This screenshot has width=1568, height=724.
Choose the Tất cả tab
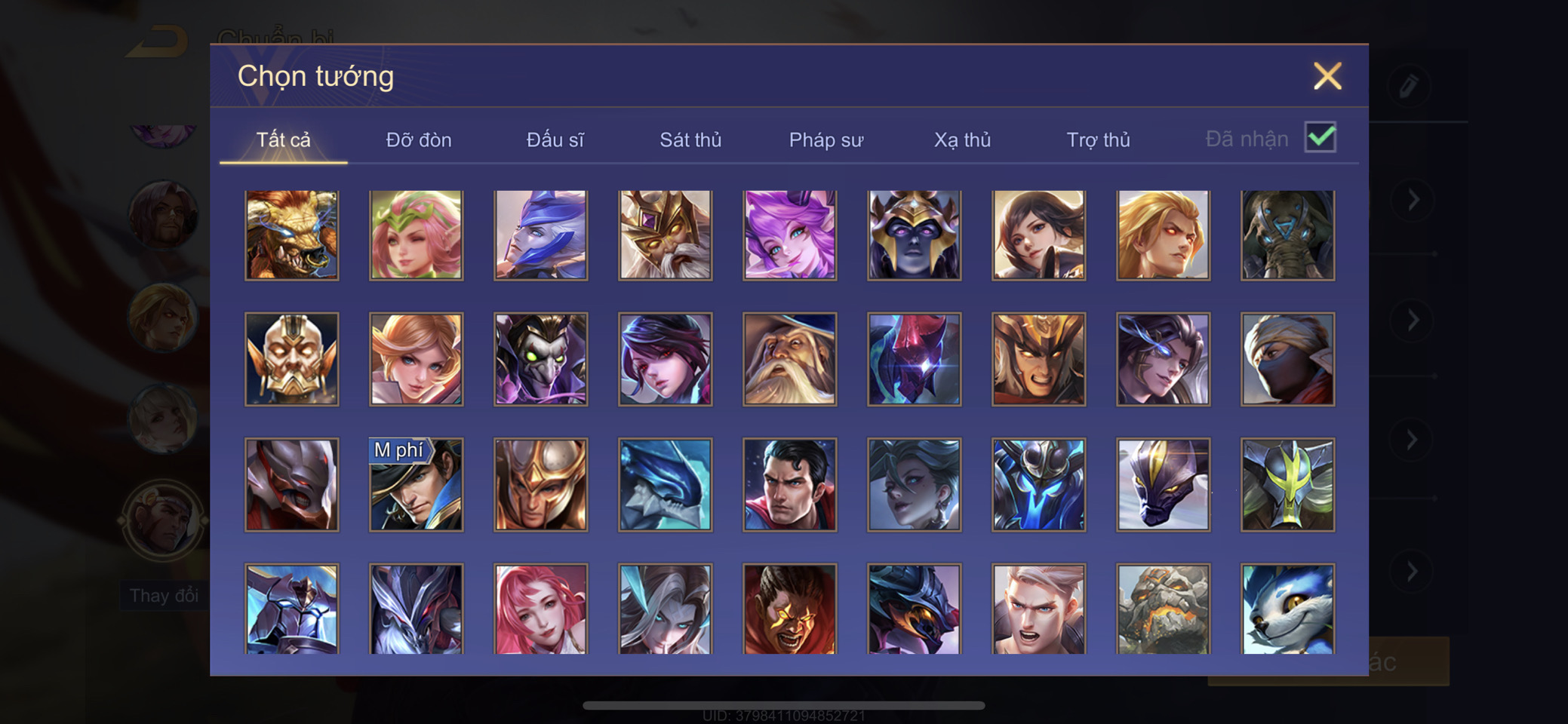click(284, 140)
